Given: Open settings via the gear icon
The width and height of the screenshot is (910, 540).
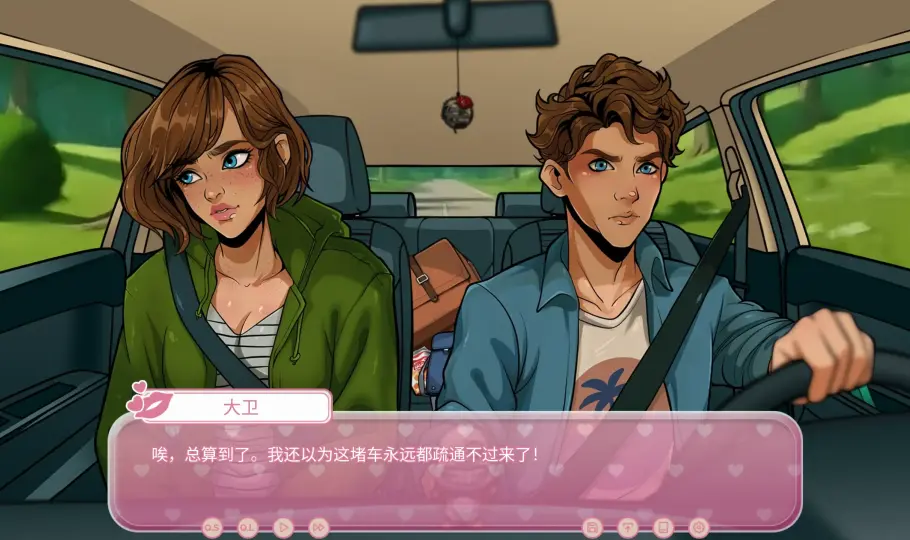Looking at the screenshot, I should point(698,526).
